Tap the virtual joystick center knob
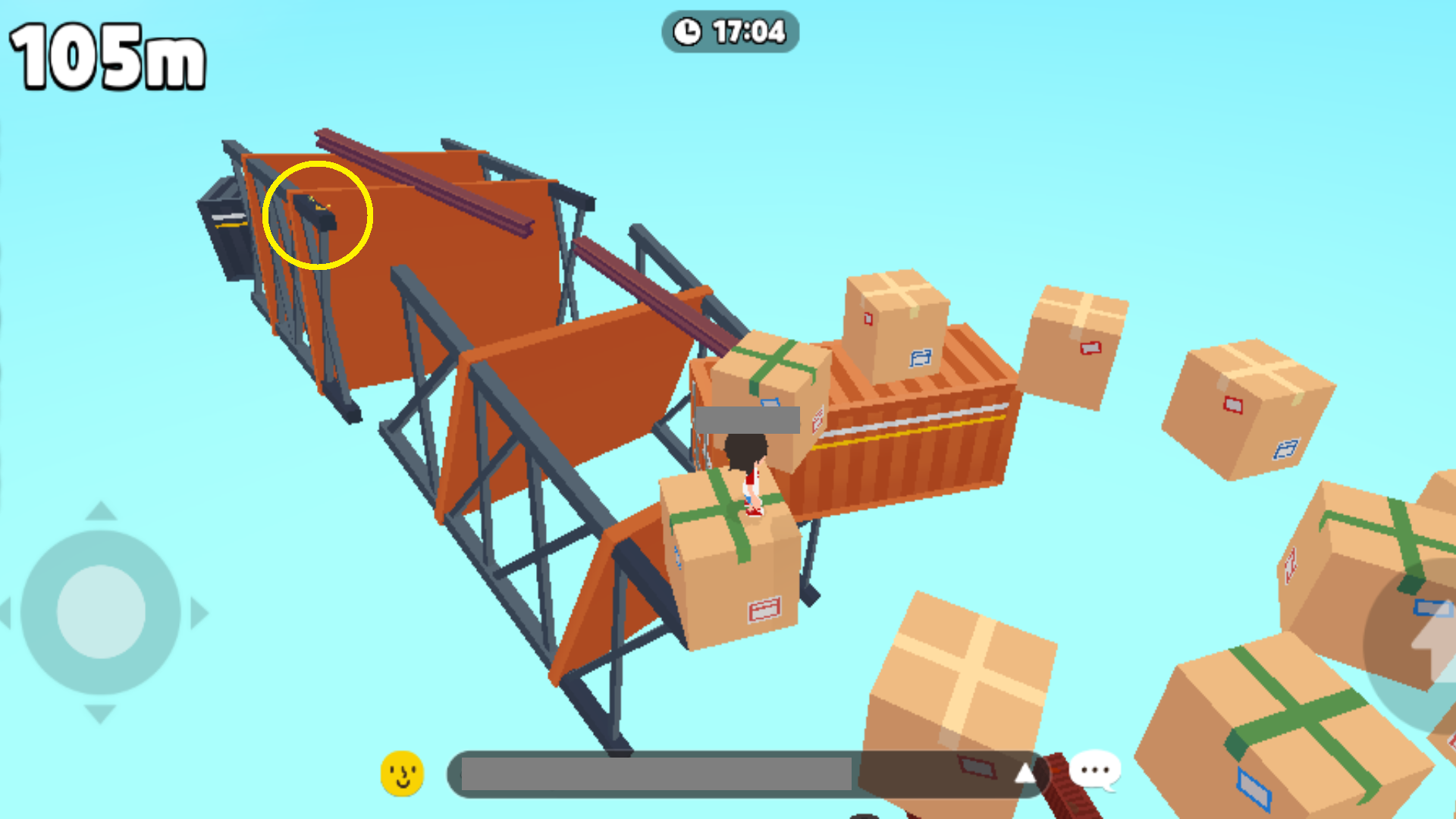 [x=101, y=612]
